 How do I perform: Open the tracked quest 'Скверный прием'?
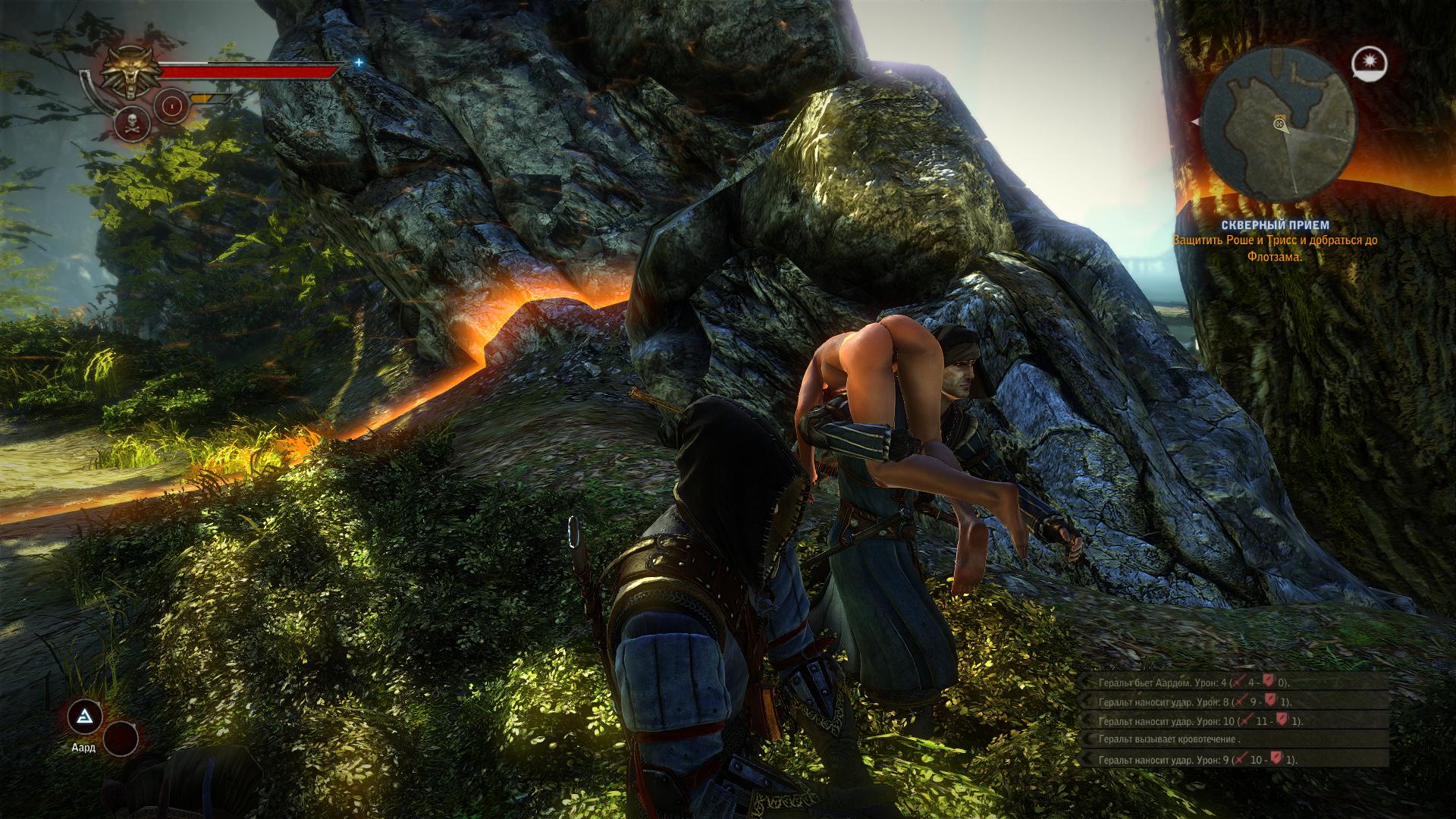coord(1274,225)
